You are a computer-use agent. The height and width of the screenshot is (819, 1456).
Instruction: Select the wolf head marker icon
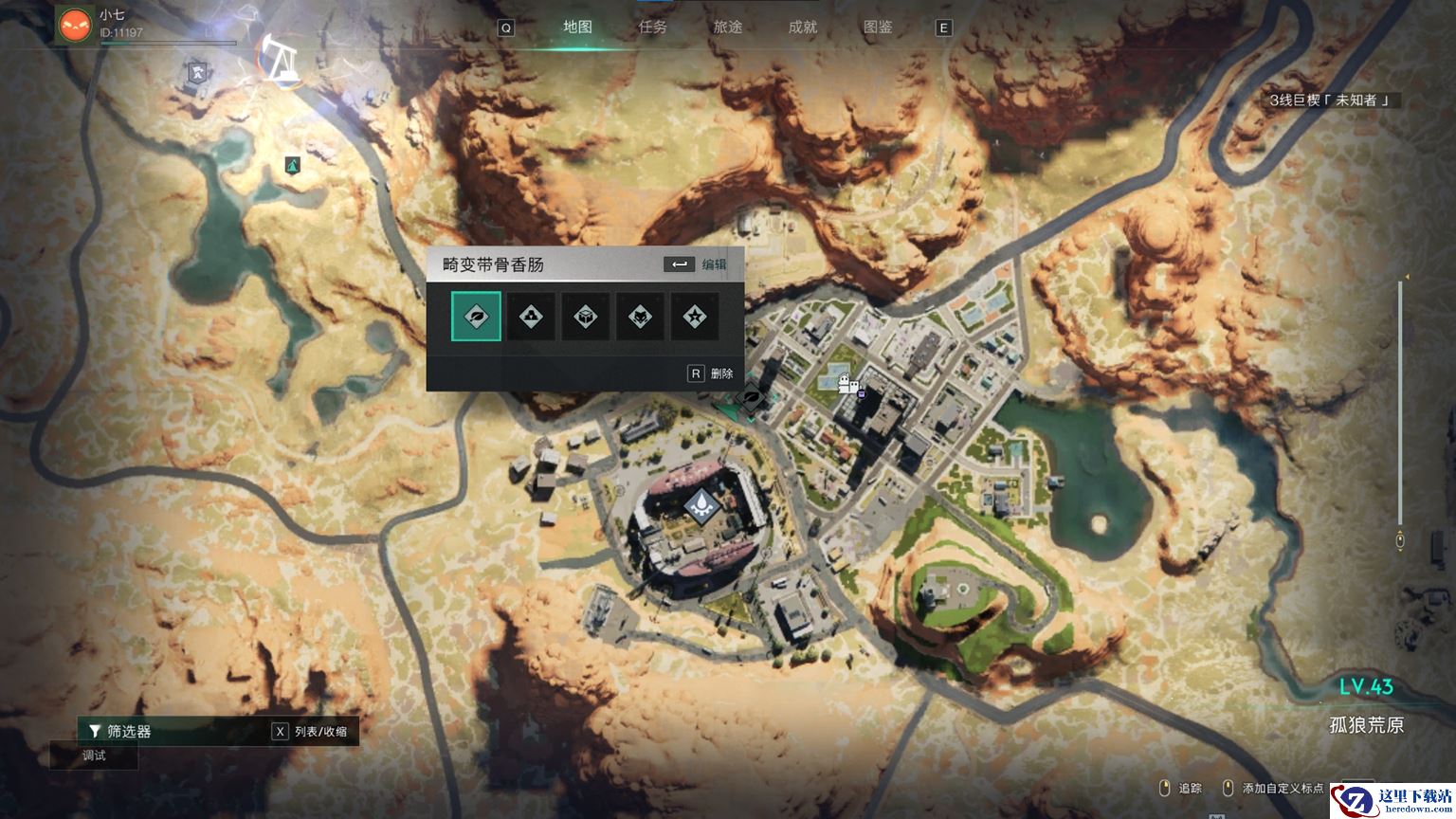tap(640, 317)
